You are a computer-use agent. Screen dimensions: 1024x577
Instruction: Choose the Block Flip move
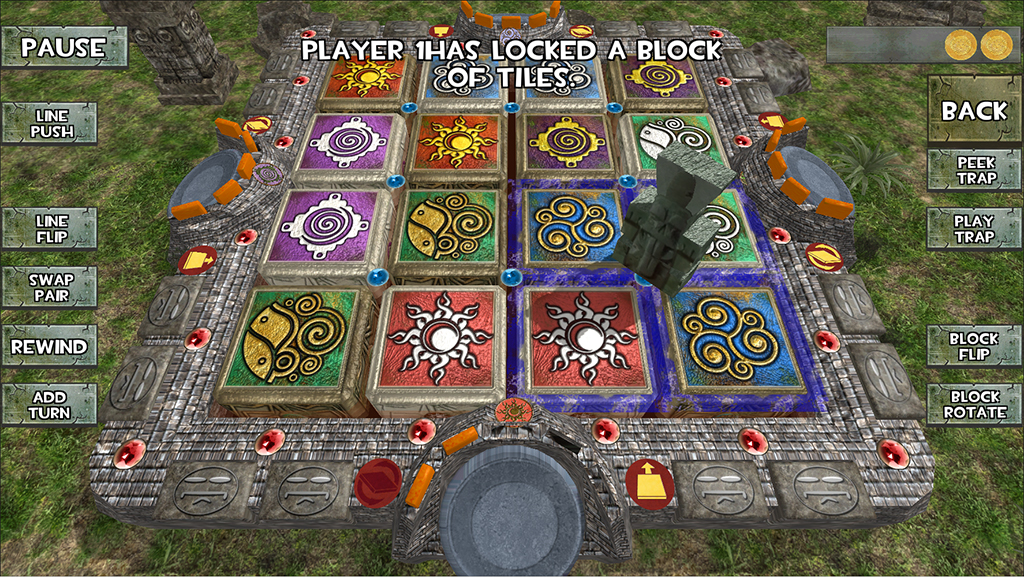973,347
